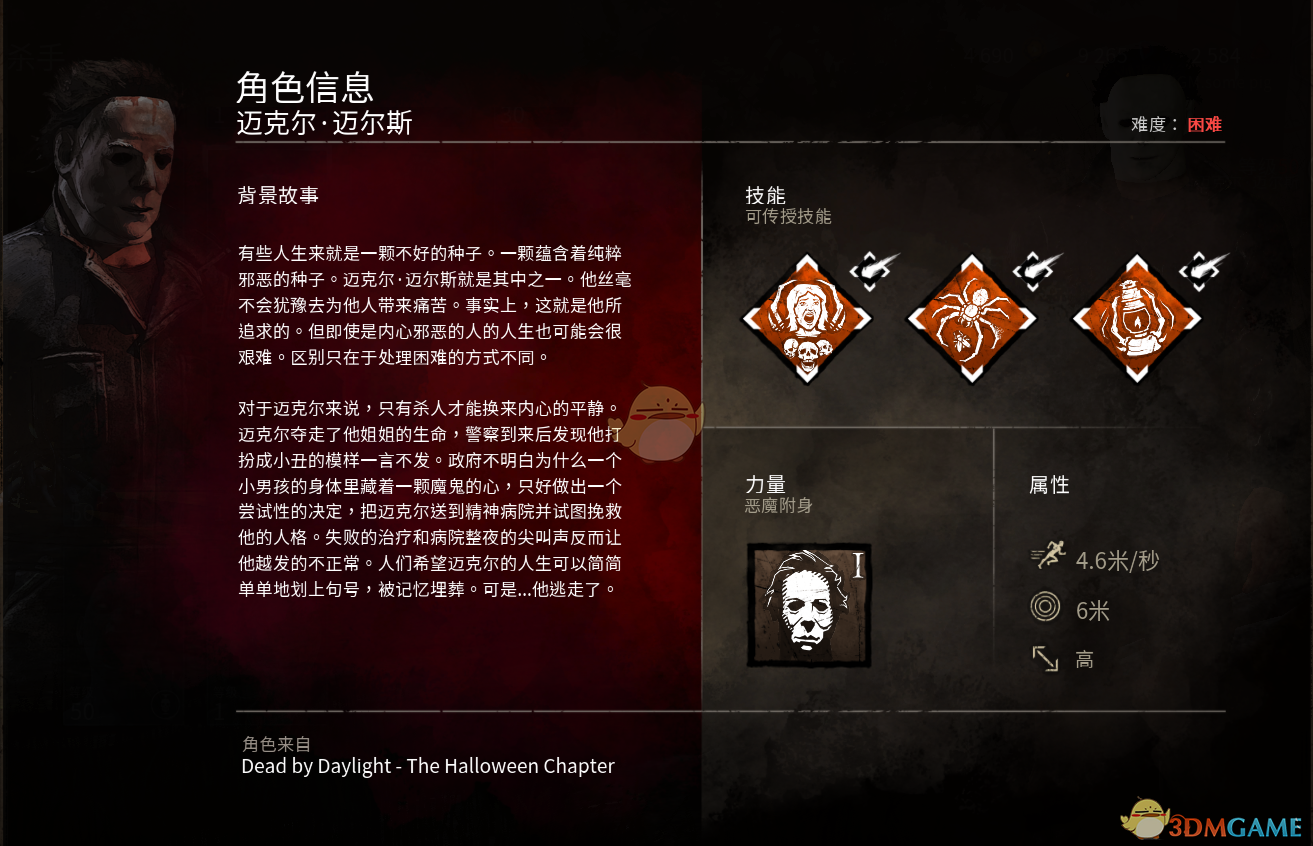Screen dimensions: 1313x846
Task: Open the Dead by Daylight Halloween Chapter link
Action: point(426,766)
